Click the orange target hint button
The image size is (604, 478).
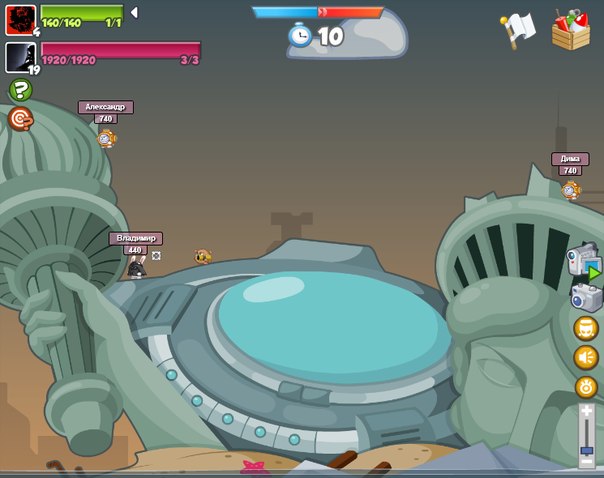tap(20, 119)
